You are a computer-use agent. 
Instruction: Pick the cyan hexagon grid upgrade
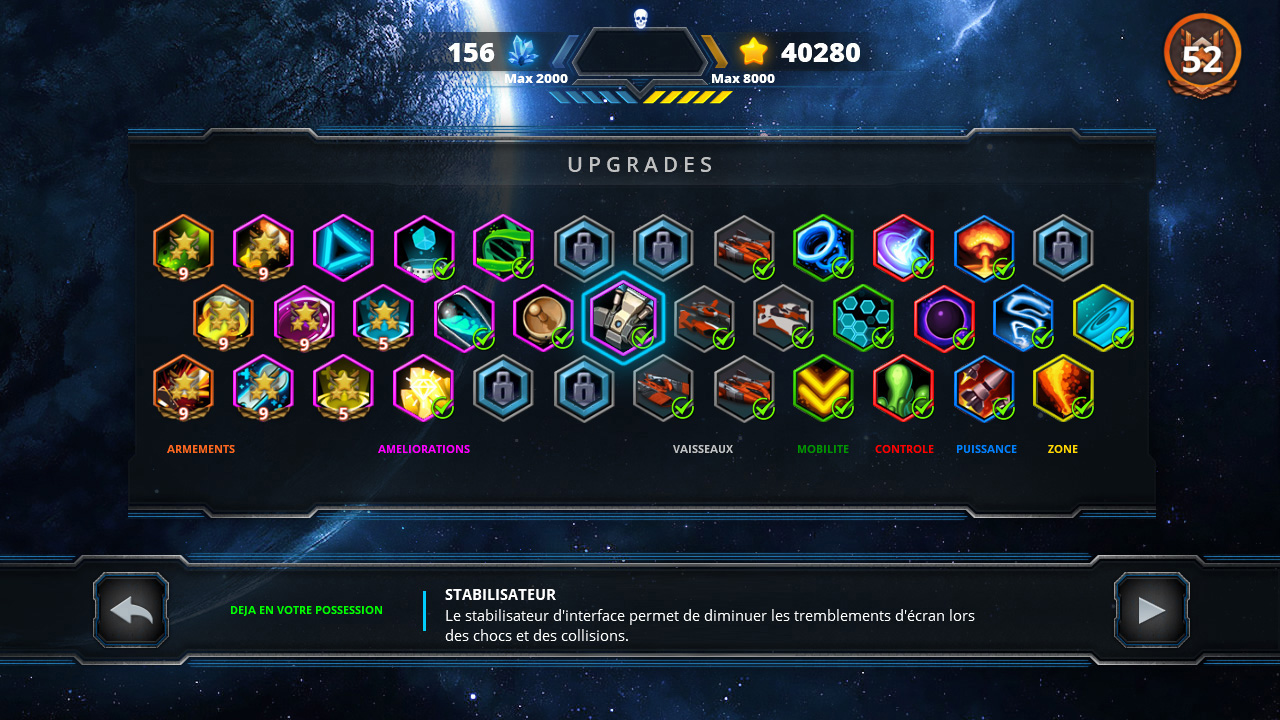click(863, 318)
